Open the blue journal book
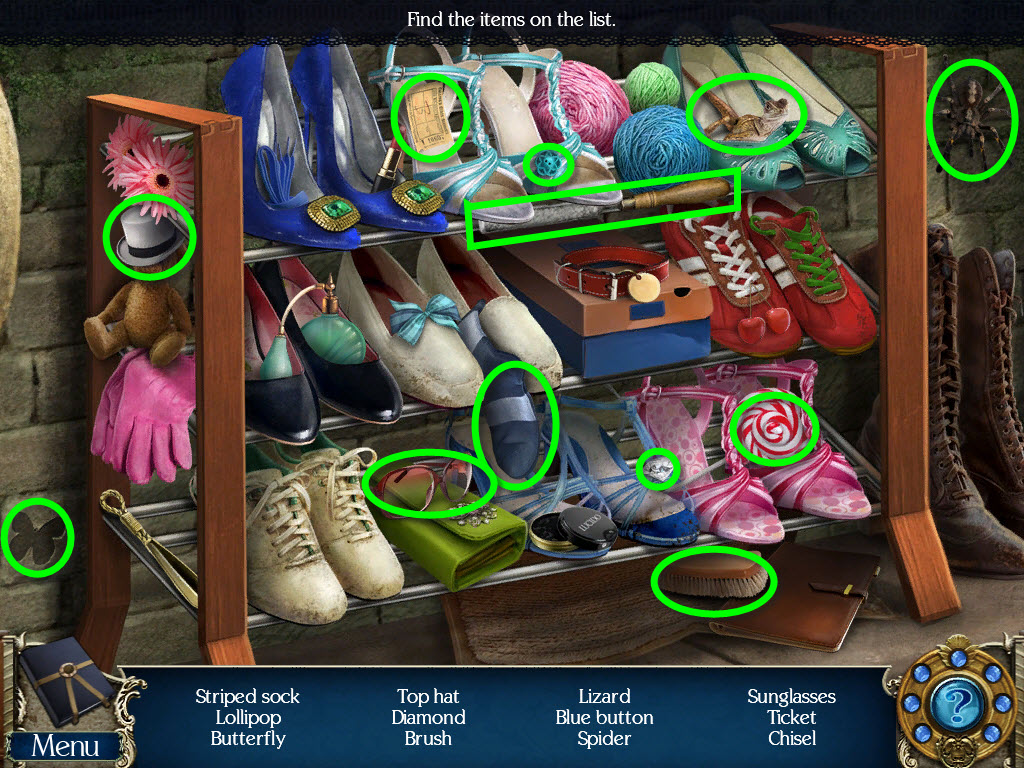 coord(64,682)
